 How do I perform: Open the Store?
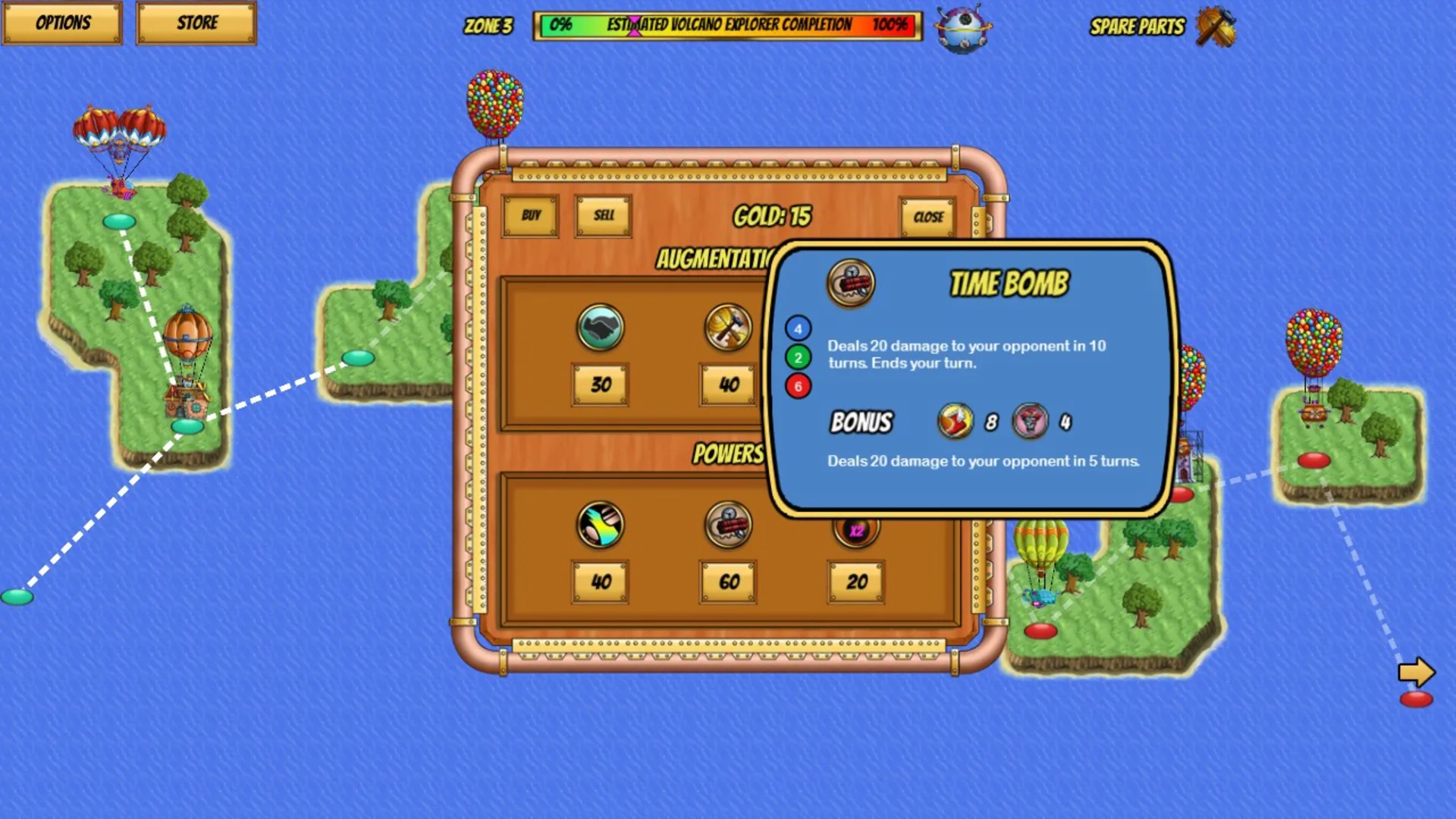196,23
